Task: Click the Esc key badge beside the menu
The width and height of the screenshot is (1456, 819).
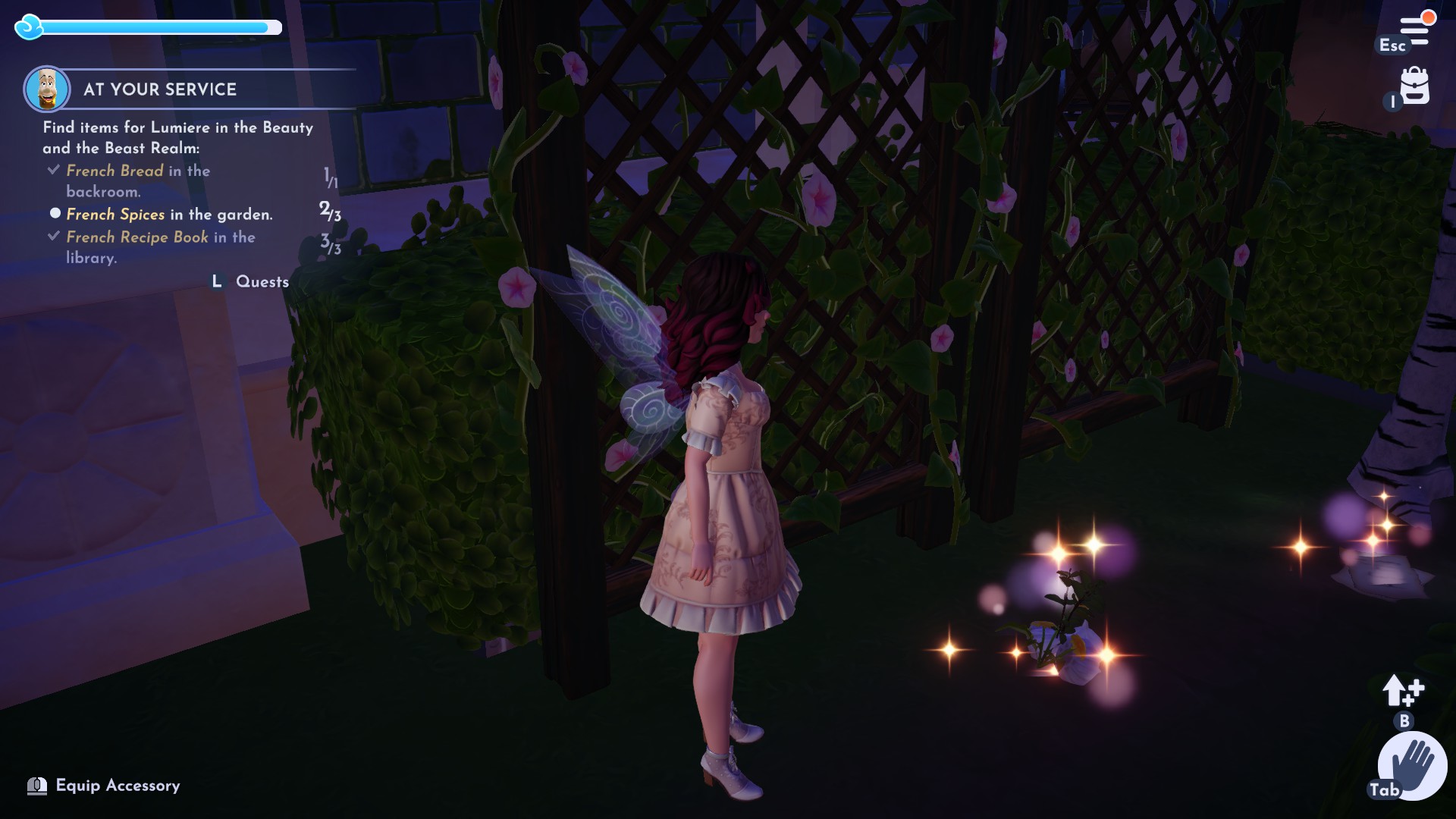Action: pyautogui.click(x=1391, y=45)
